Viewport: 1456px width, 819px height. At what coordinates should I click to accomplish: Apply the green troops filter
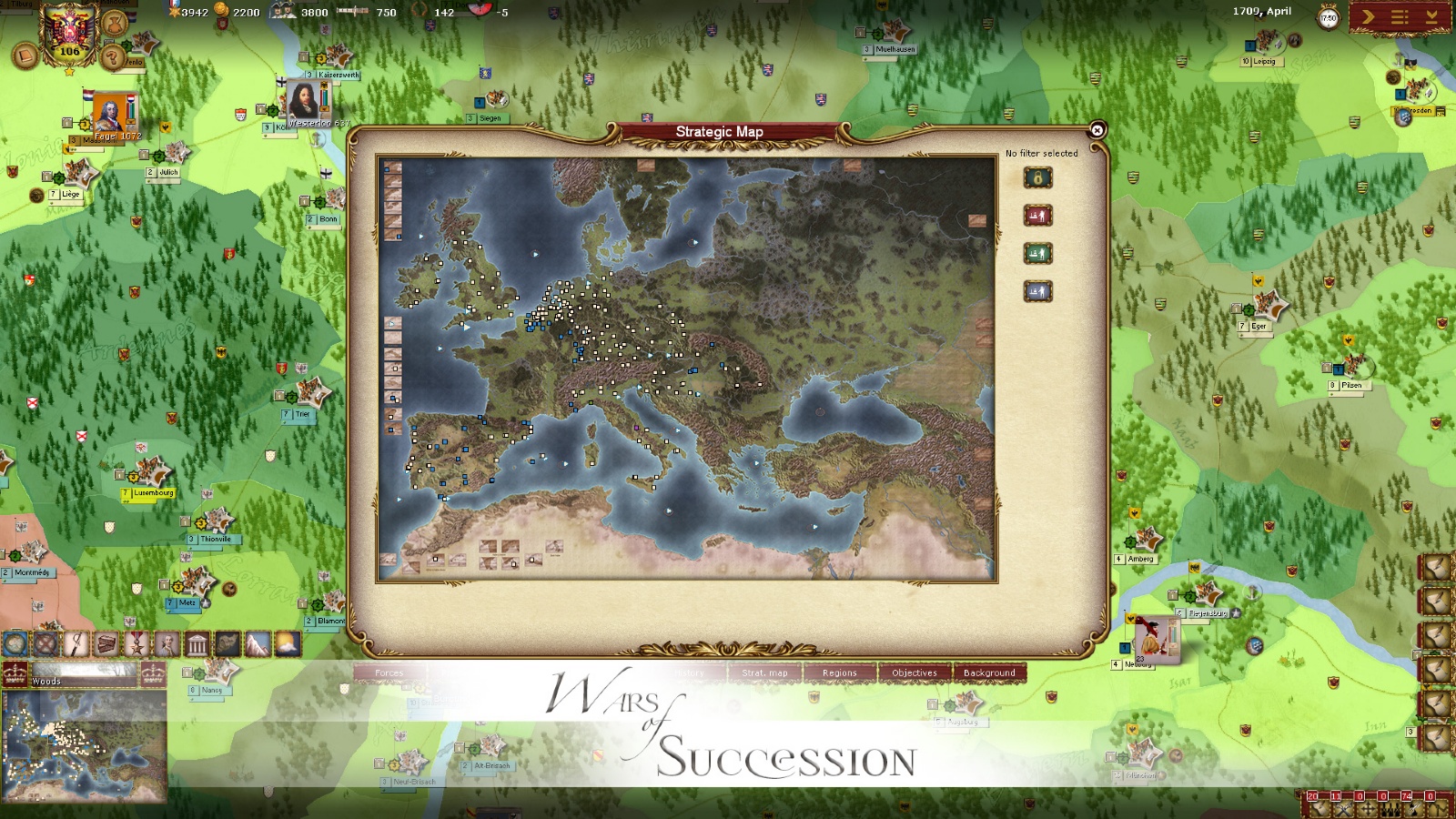1037,254
